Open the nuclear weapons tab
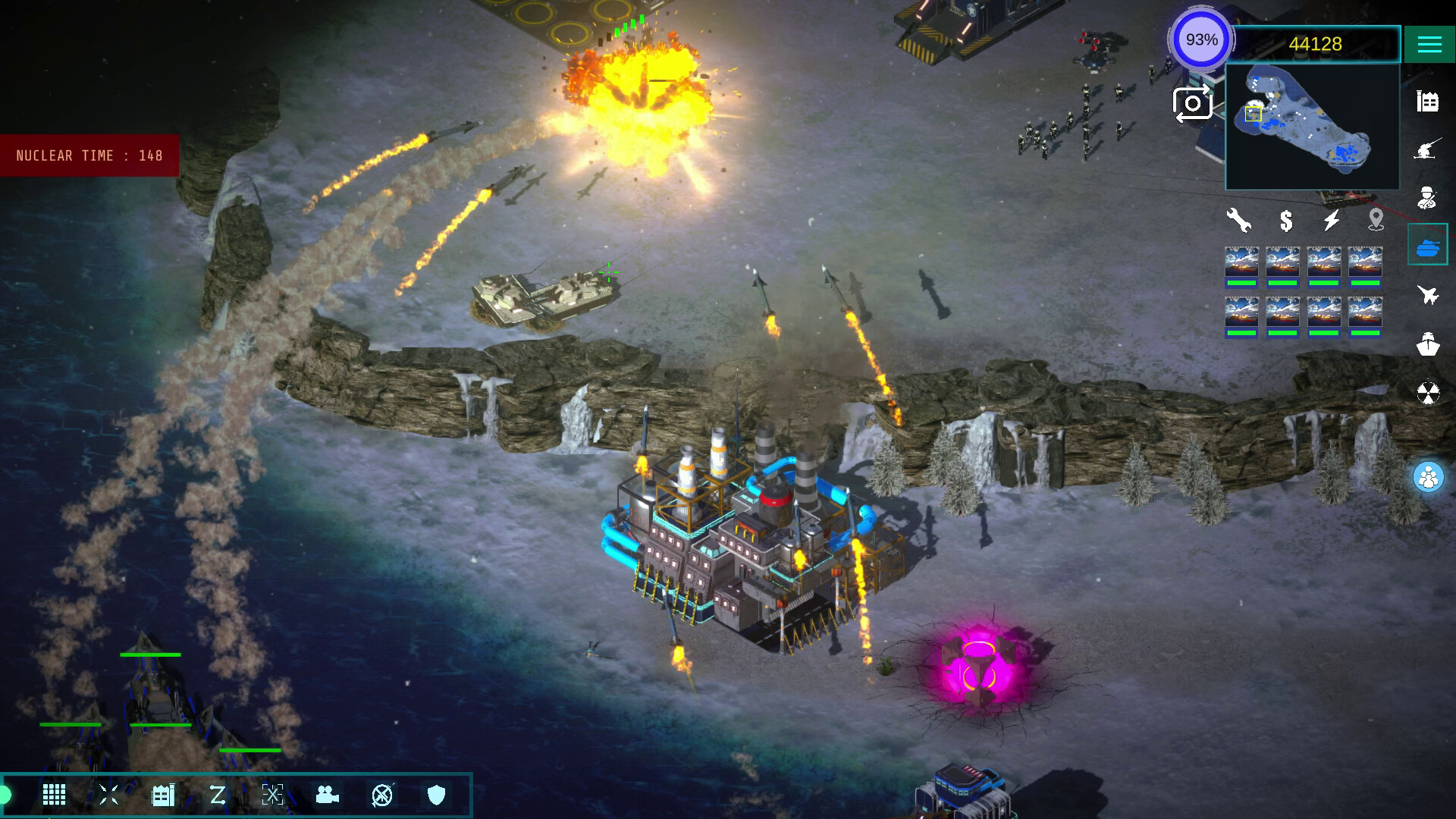The height and width of the screenshot is (819, 1456). click(x=1428, y=393)
